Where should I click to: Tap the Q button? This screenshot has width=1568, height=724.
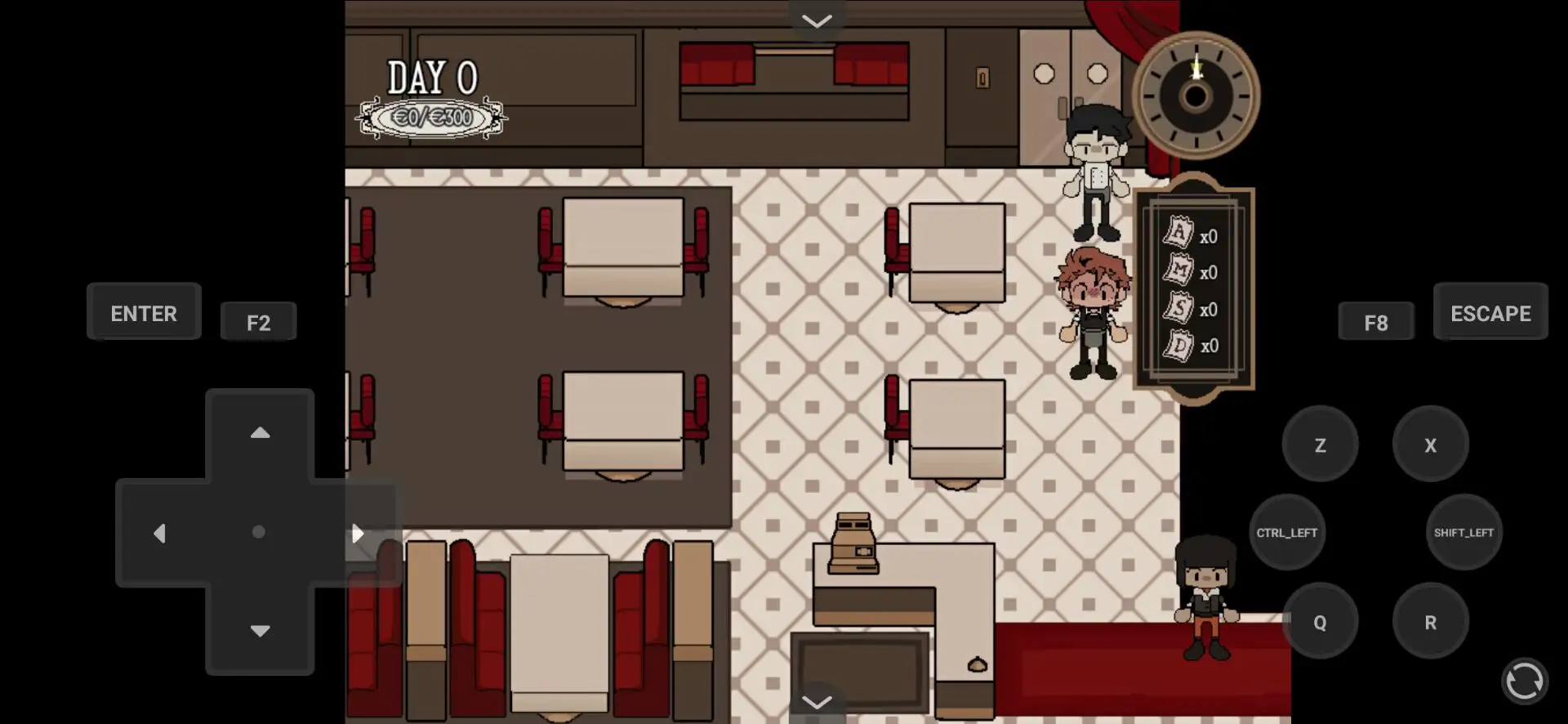1321,621
